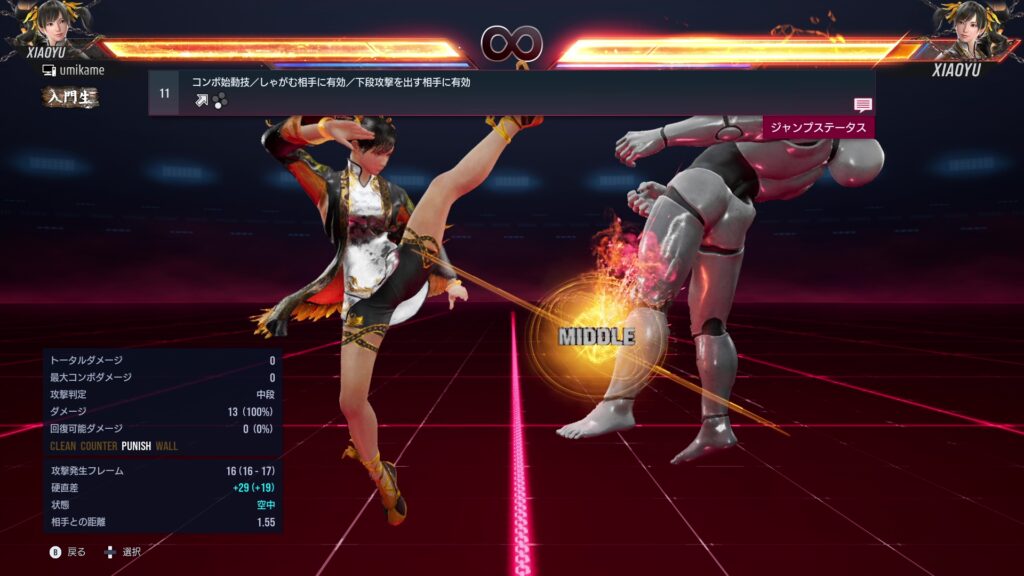Open the ジャンプステータス property tag
1024x576 pixels.
point(818,127)
